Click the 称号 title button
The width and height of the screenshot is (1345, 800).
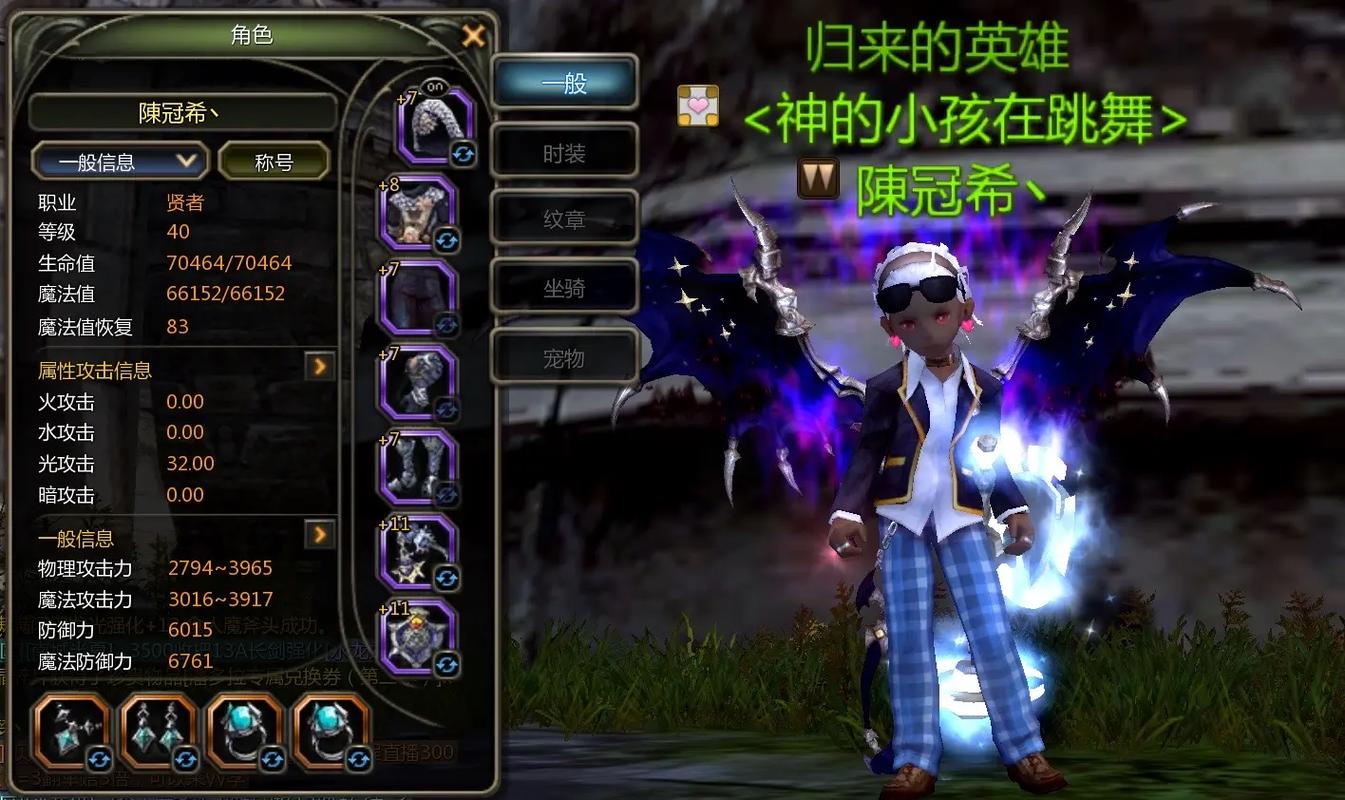point(274,161)
